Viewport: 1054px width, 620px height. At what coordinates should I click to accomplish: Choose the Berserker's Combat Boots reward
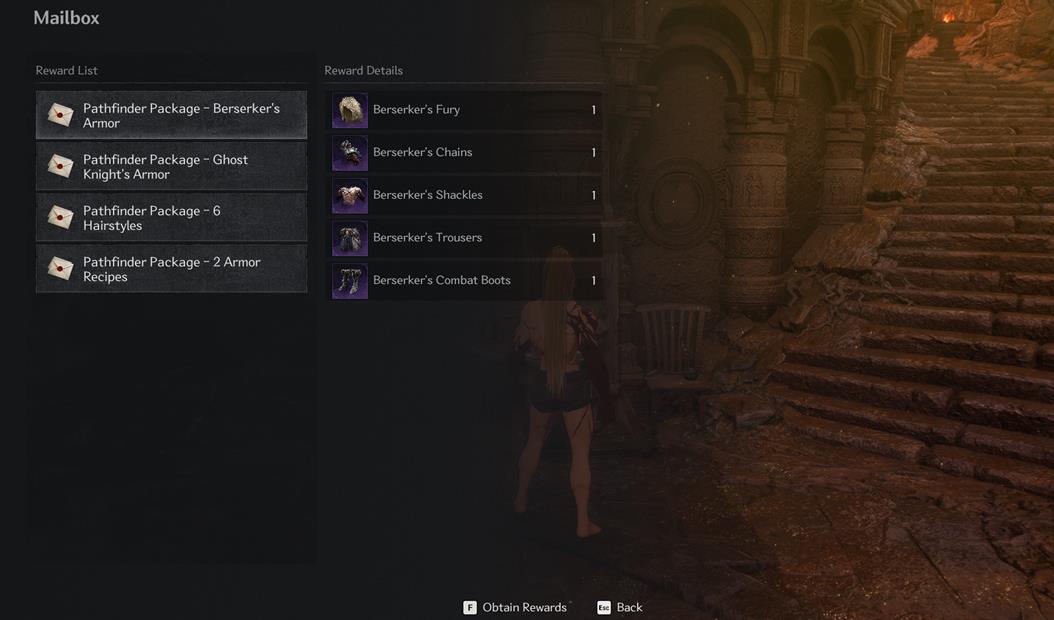[466, 281]
